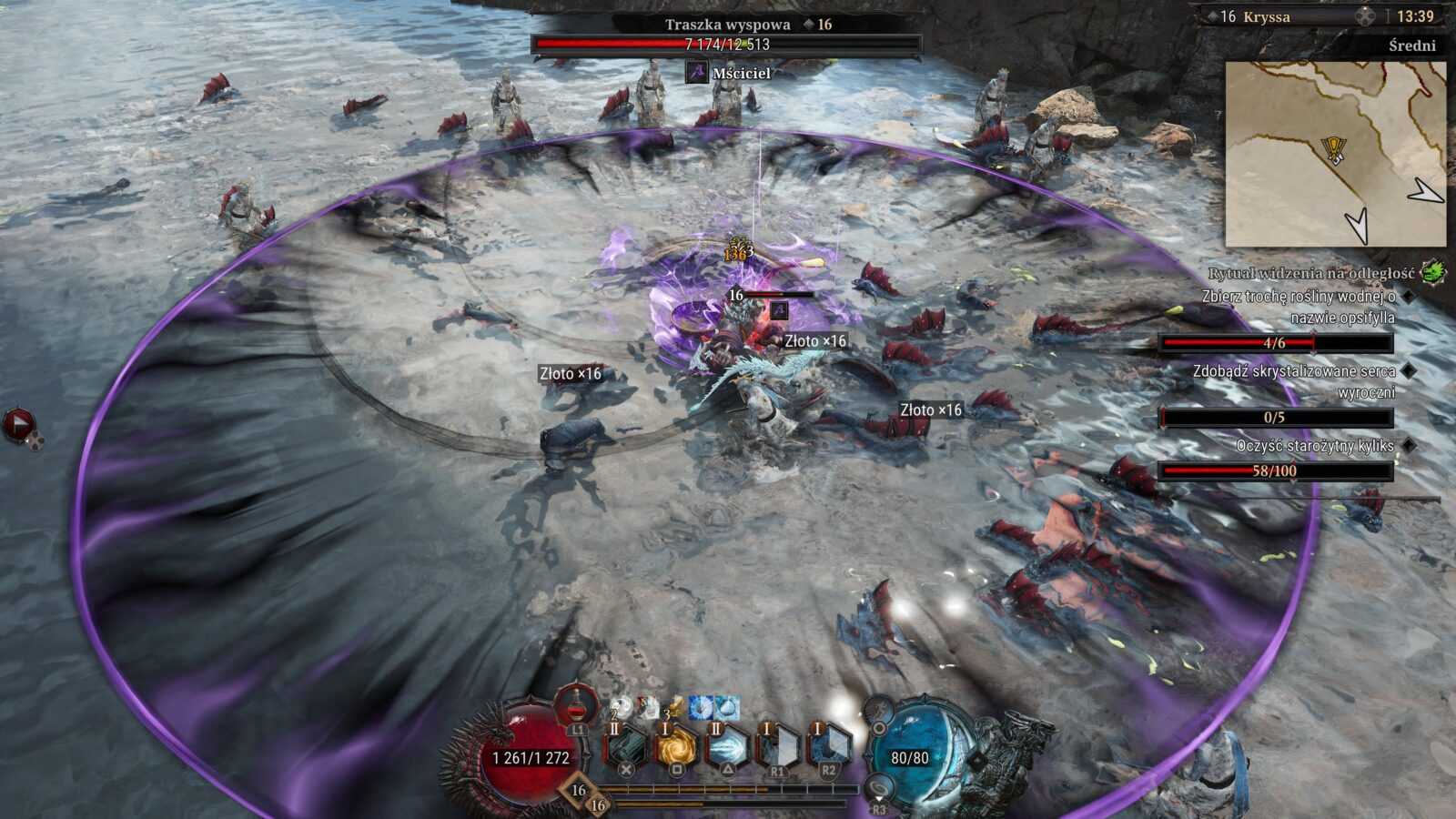Click the blue frost ring buff icon
Screen dimensions: 1456x819
[701, 708]
